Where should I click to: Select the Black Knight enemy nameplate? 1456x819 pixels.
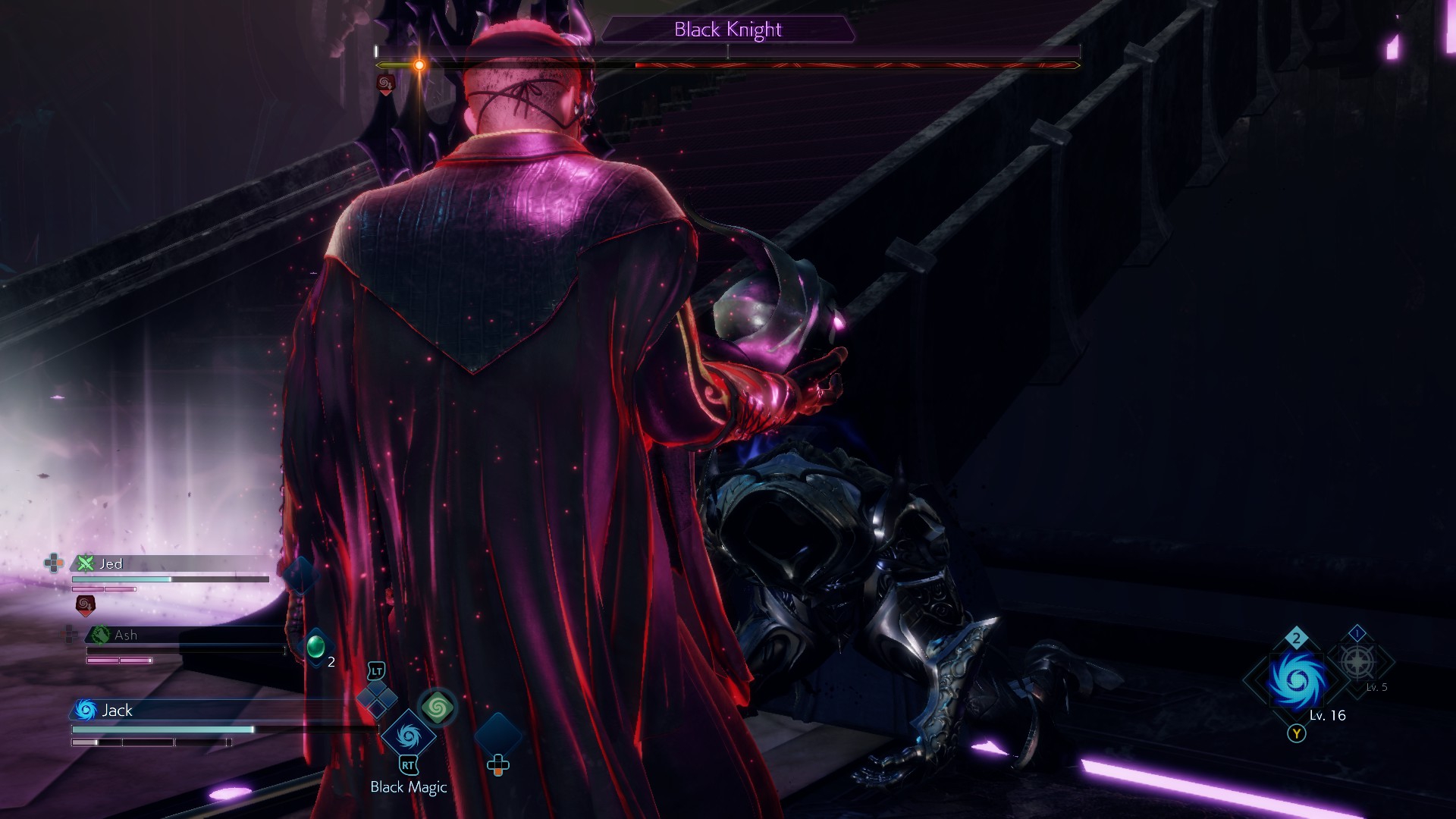tap(728, 30)
